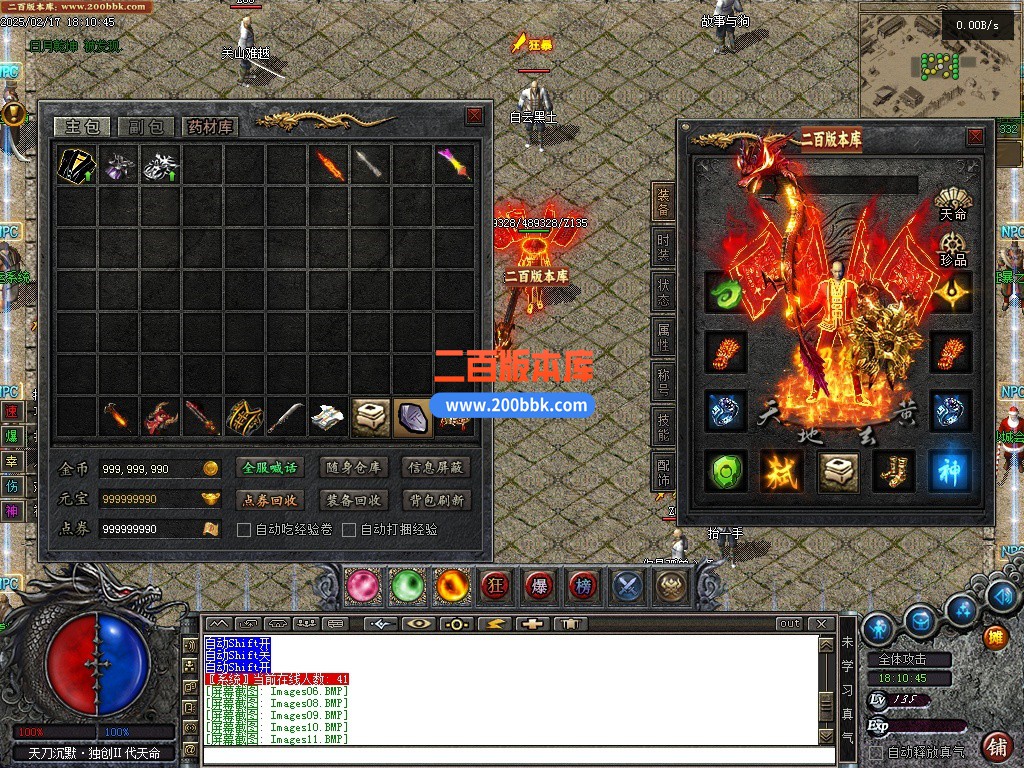The image size is (1024, 768).
Task: Click the 天命 icon in character panel
Action: pos(953,203)
